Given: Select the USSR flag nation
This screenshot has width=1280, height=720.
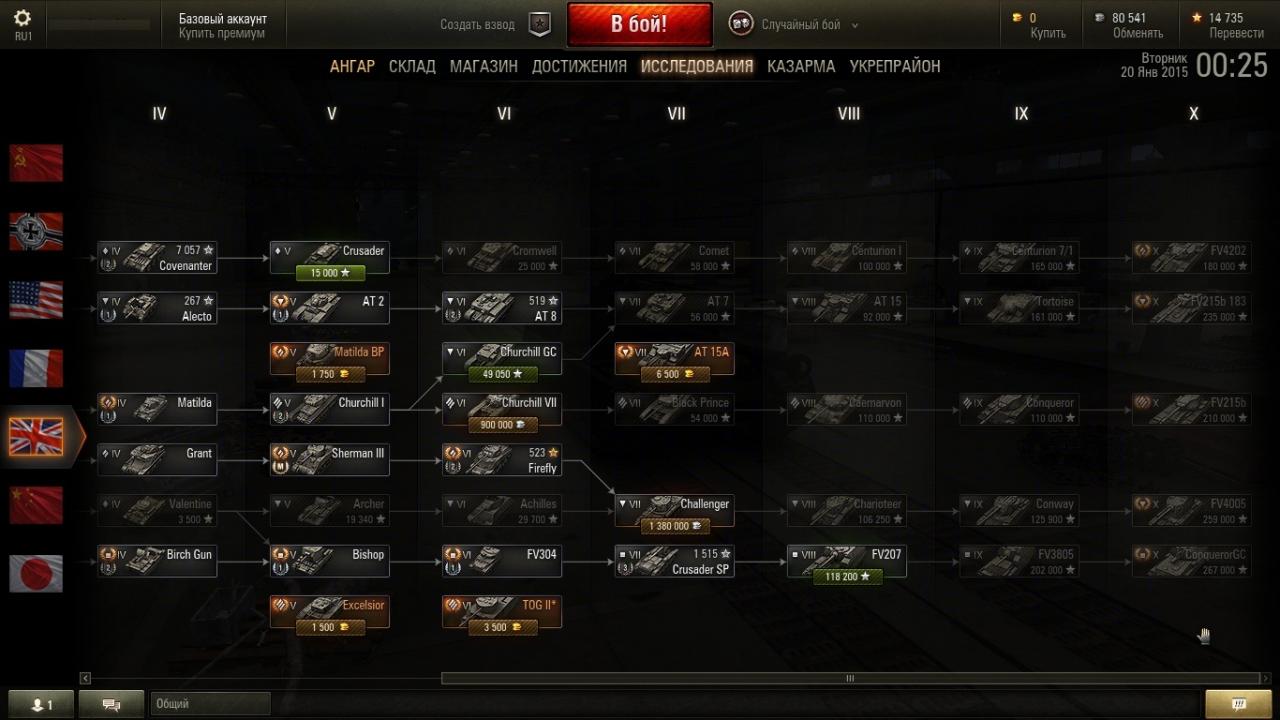Looking at the screenshot, I should pos(36,163).
